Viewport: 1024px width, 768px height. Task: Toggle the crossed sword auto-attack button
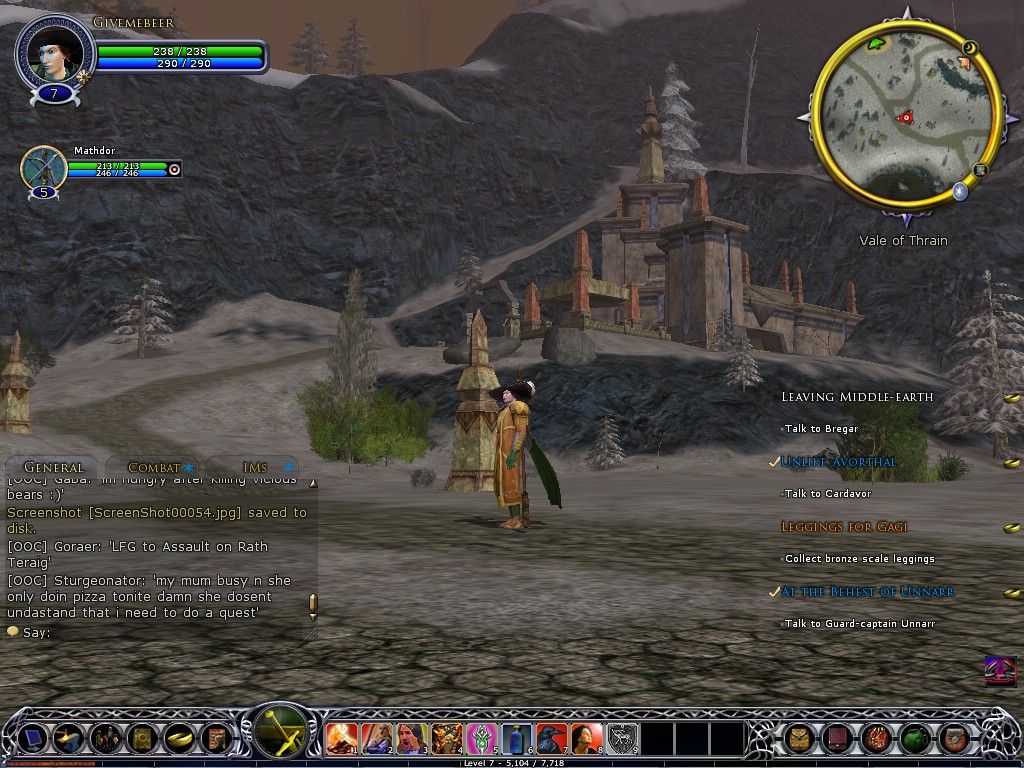281,735
